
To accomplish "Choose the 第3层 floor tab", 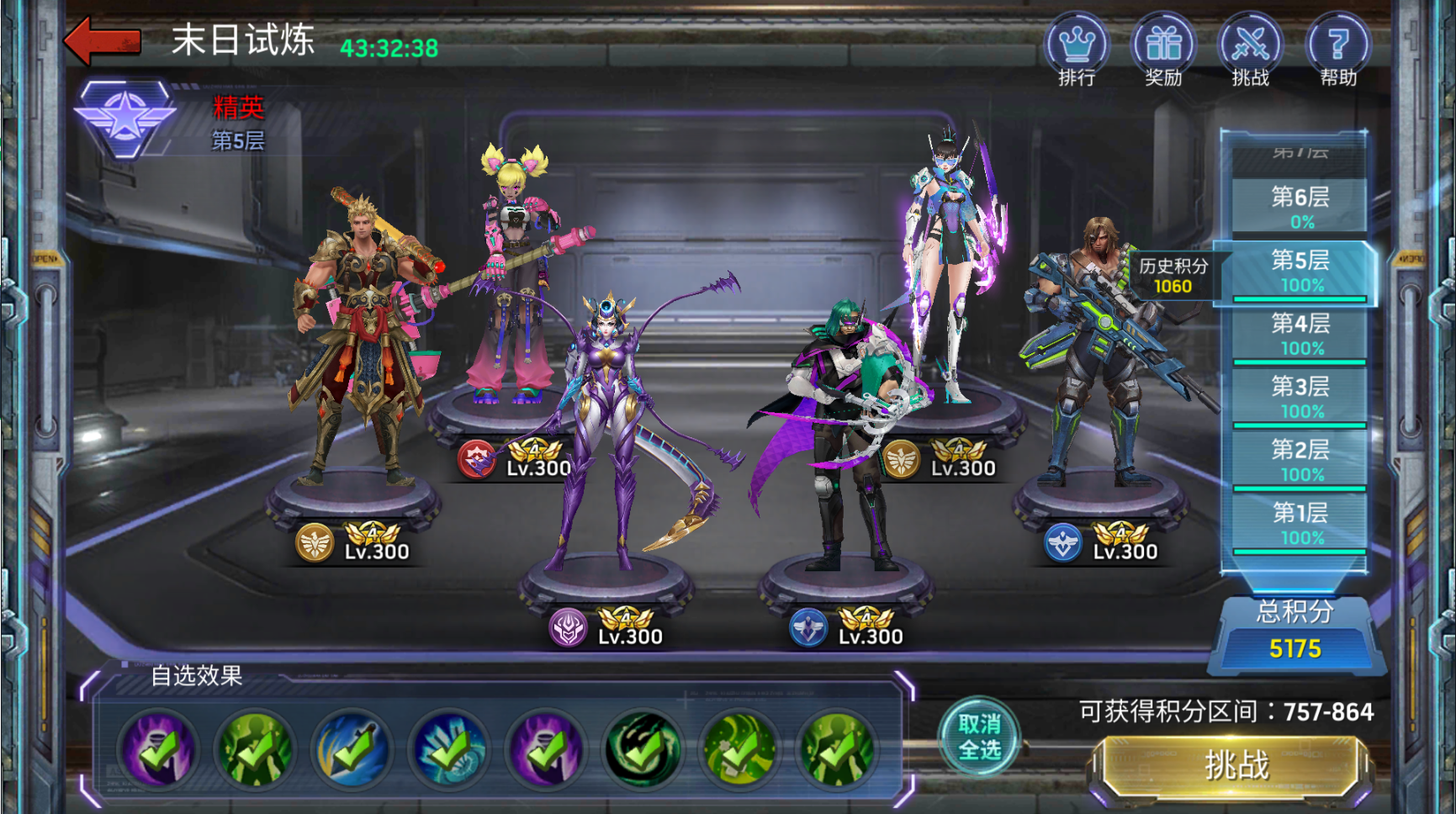I will (1300, 396).
